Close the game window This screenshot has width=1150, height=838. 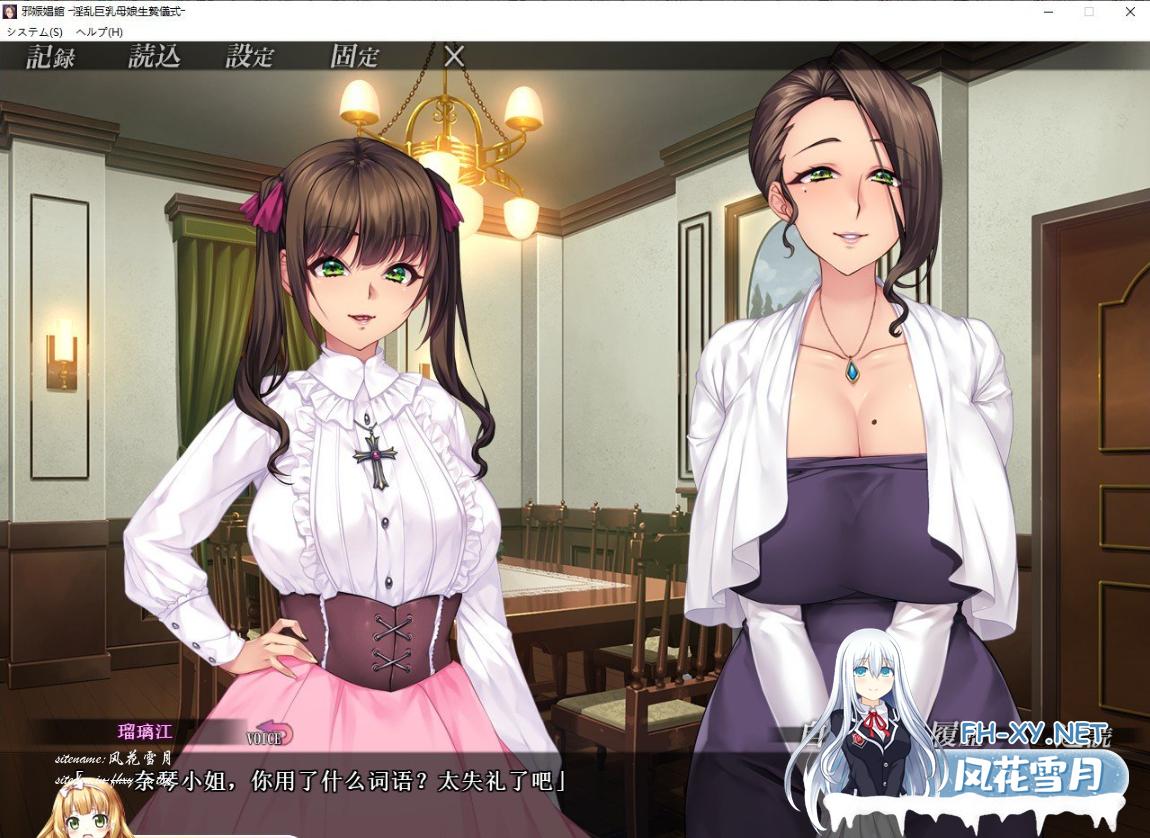pyautogui.click(x=1130, y=11)
